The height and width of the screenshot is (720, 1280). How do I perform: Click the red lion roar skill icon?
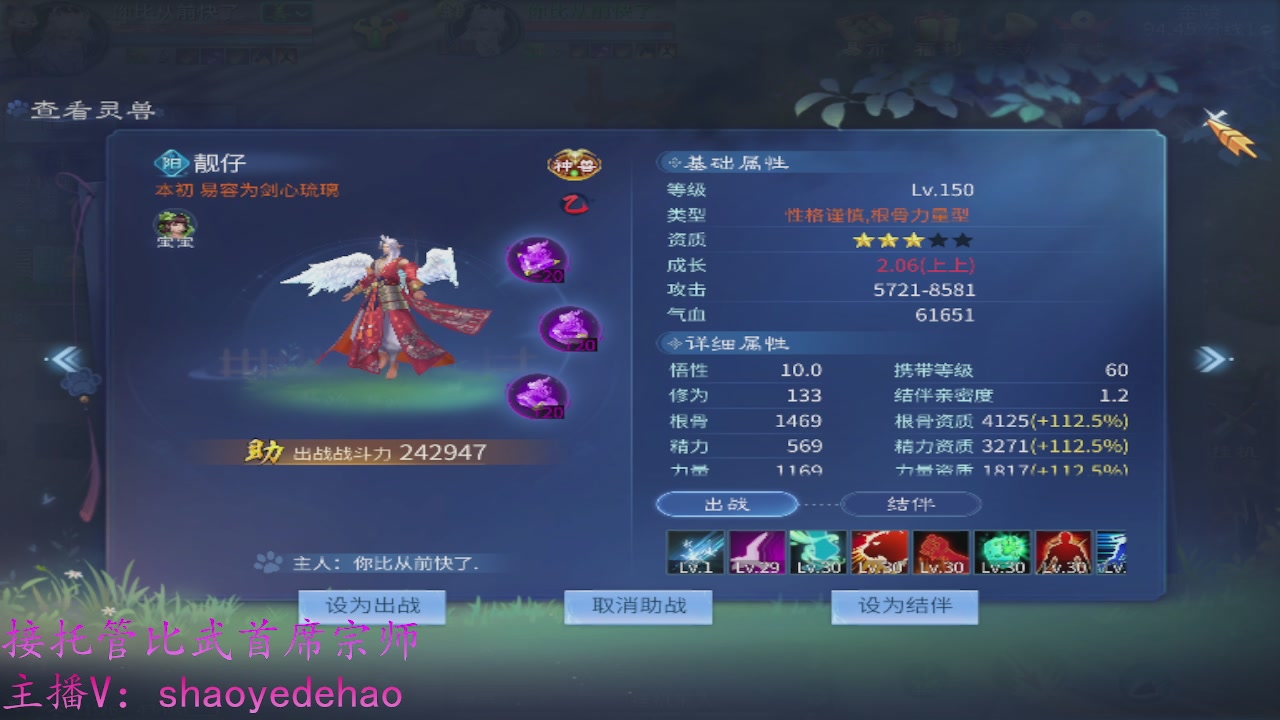pyautogui.click(x=879, y=551)
